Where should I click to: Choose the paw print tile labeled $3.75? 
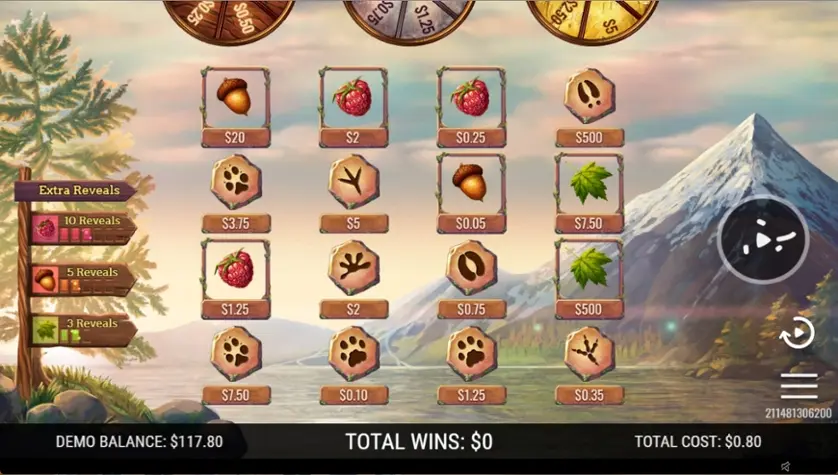(x=235, y=183)
